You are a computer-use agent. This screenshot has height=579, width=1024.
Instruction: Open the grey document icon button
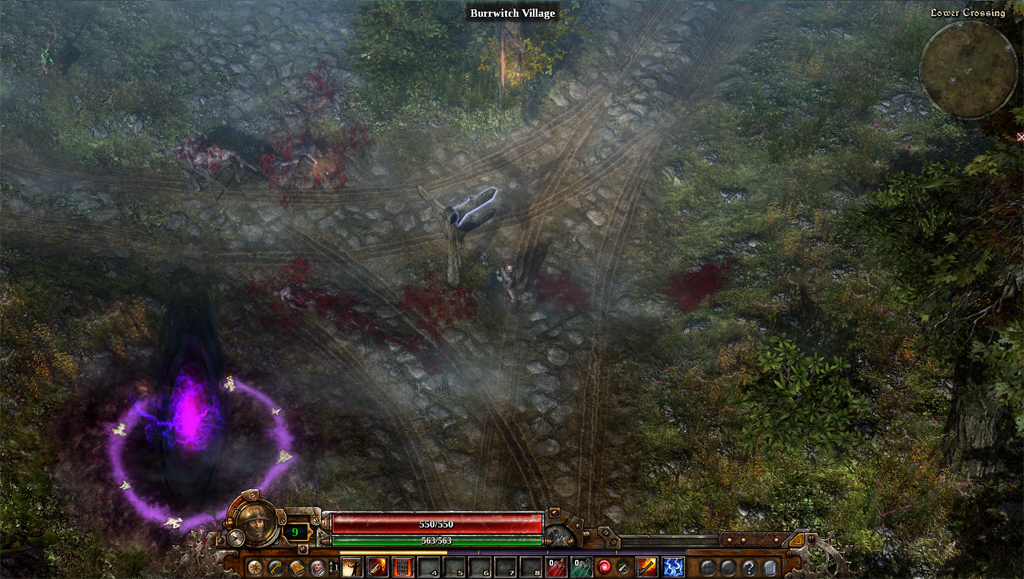pyautogui.click(x=770, y=568)
